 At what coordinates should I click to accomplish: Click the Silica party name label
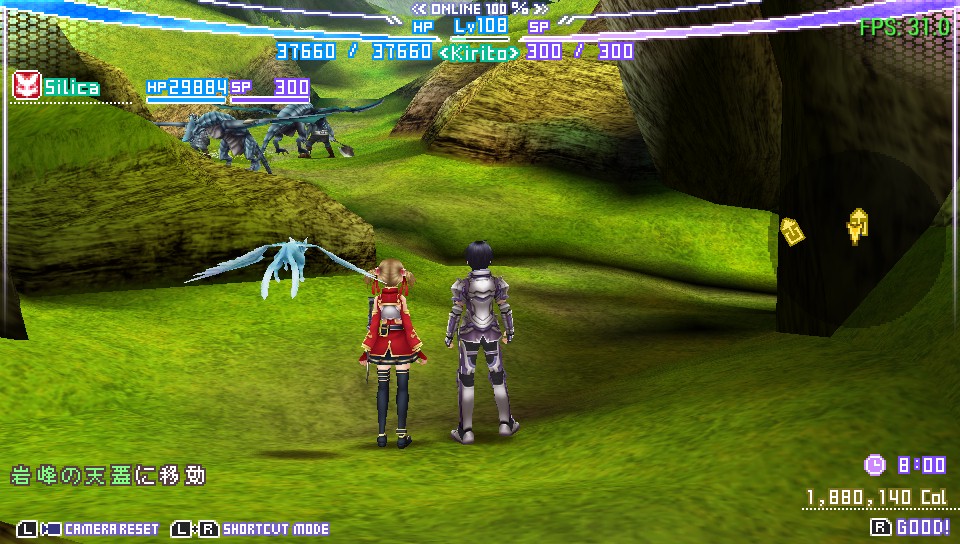coord(71,88)
